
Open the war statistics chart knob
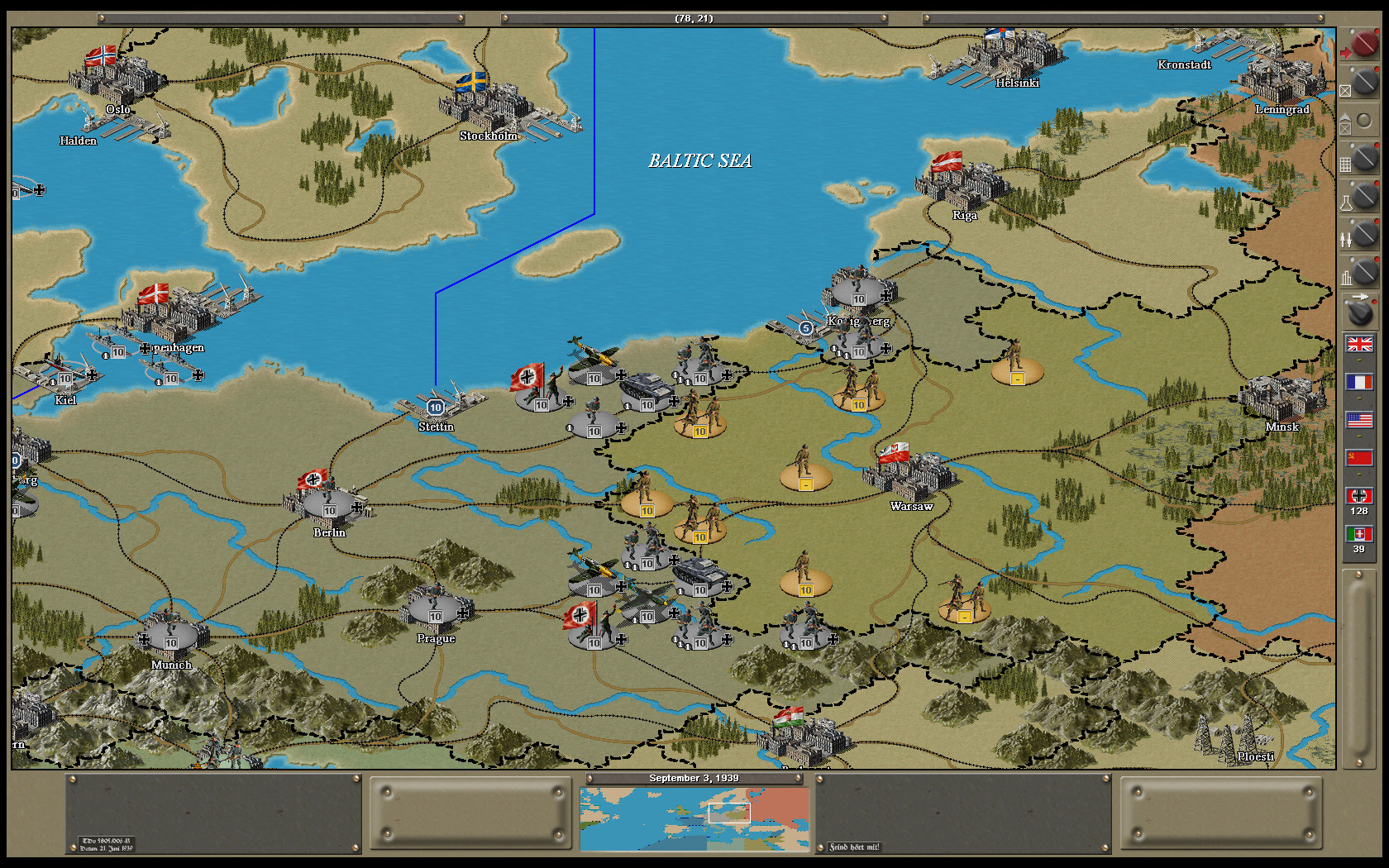click(x=1365, y=270)
